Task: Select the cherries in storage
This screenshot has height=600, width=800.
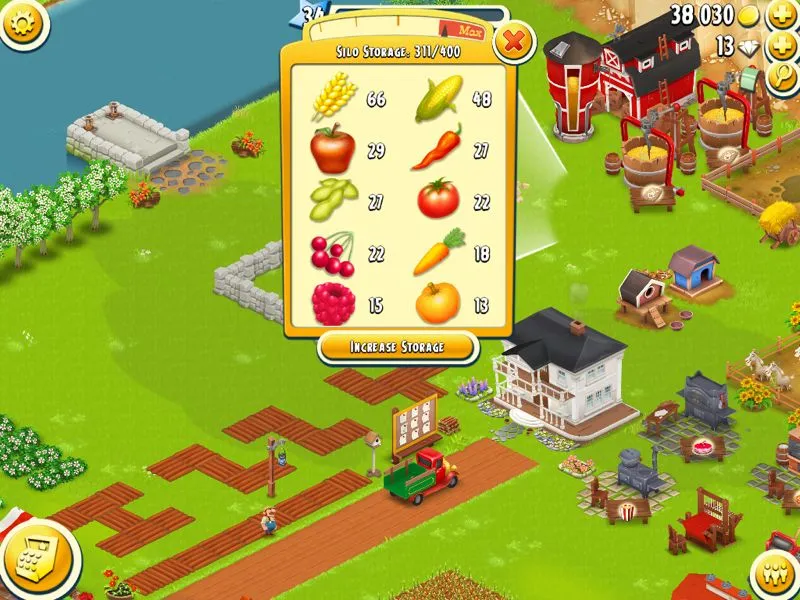Action: (x=333, y=251)
